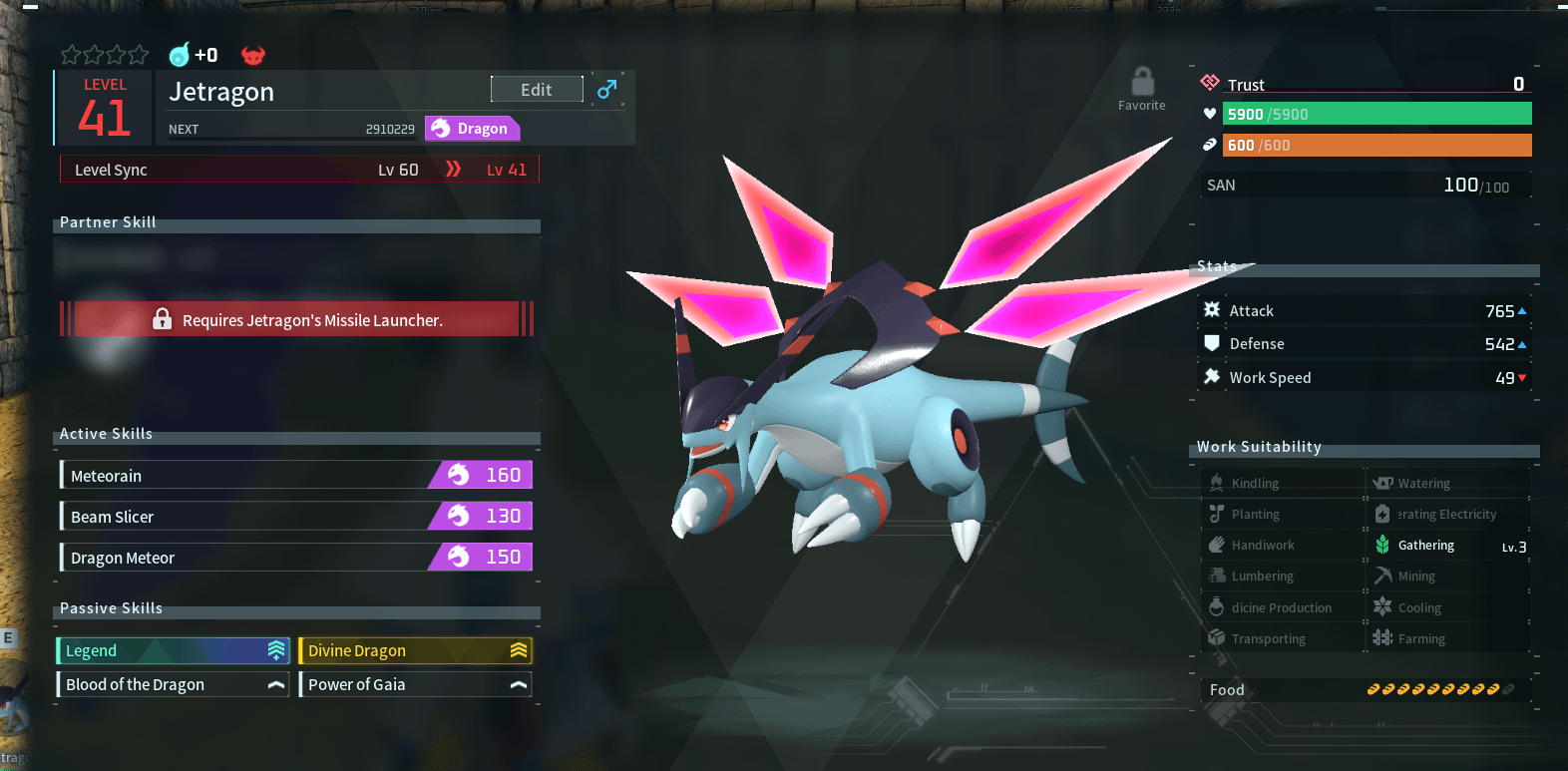The width and height of the screenshot is (1568, 771).
Task: Inspect the Divine Dragon passive skill
Action: (415, 650)
